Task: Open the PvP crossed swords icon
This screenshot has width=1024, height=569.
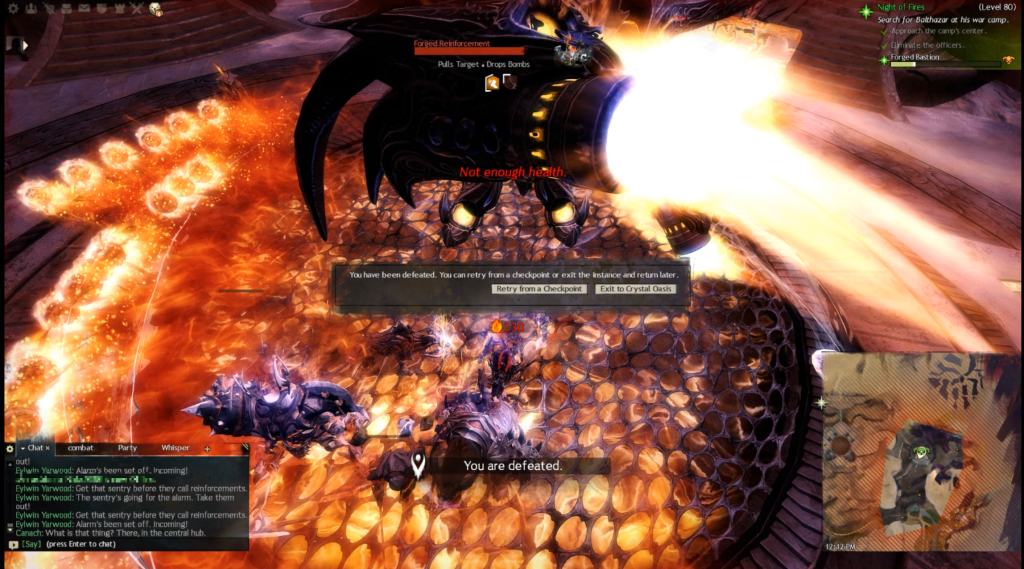Action: pyautogui.click(x=137, y=9)
